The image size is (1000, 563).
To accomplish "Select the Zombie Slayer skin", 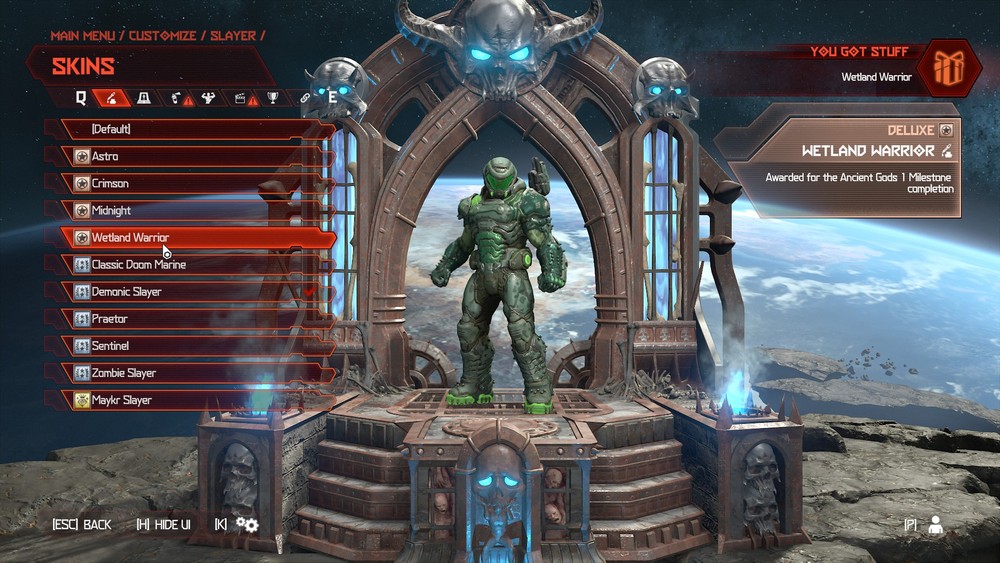I will [190, 373].
